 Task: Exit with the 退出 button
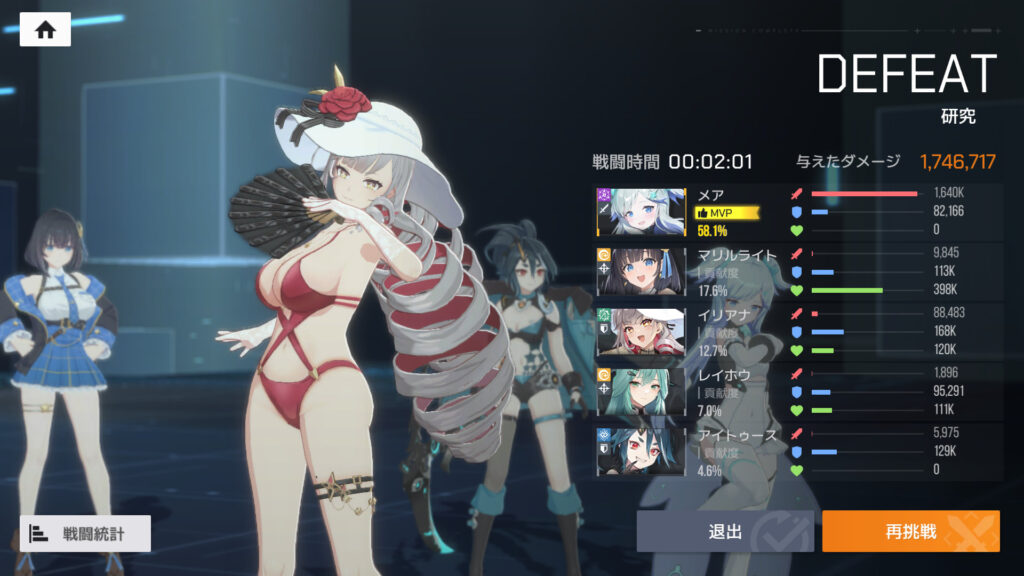(725, 531)
